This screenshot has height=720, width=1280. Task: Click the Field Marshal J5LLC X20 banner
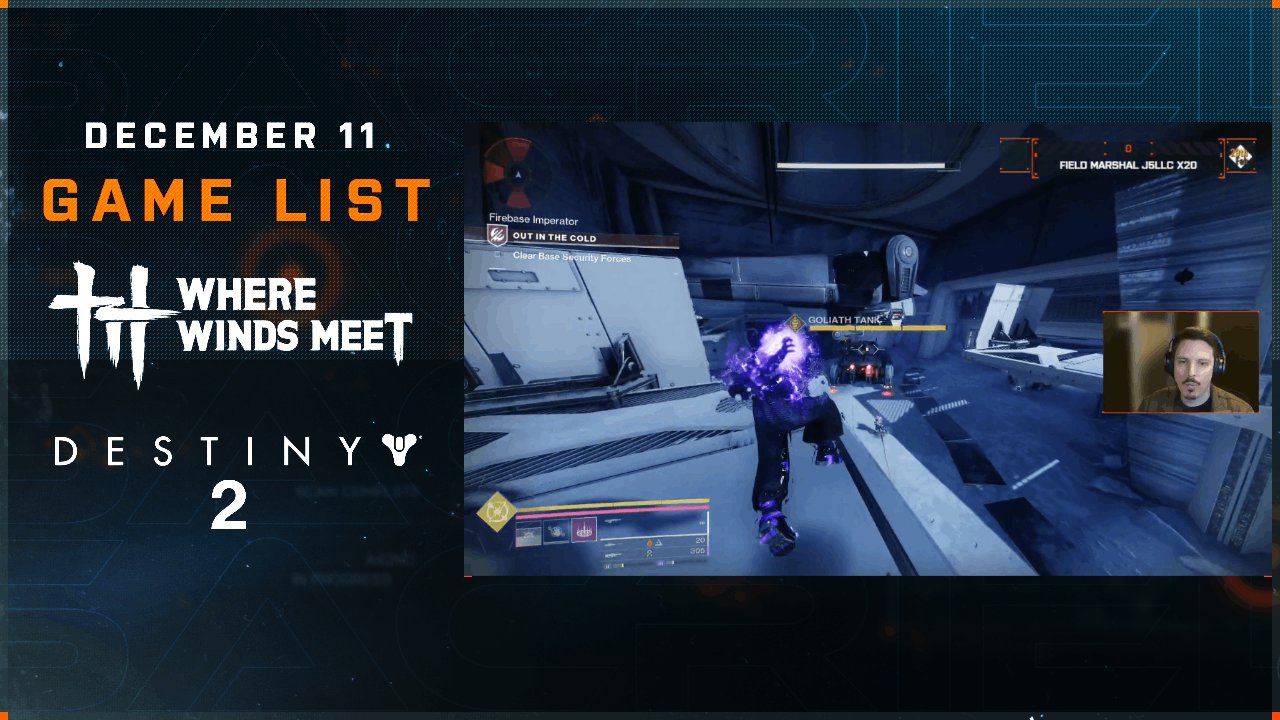tap(1127, 164)
